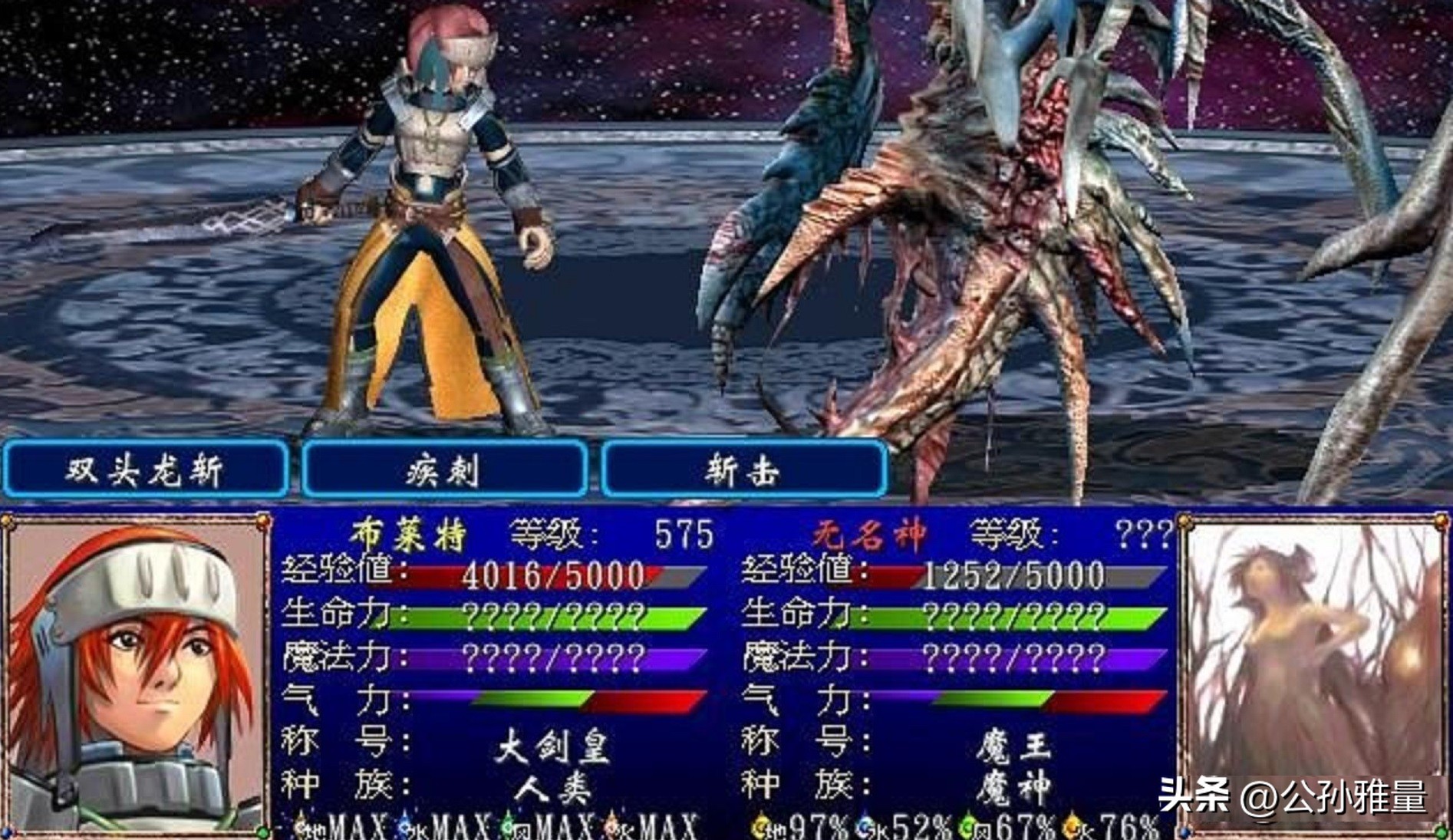Use the 斩击 slash attack
Image resolution: width=1453 pixels, height=840 pixels.
(743, 468)
